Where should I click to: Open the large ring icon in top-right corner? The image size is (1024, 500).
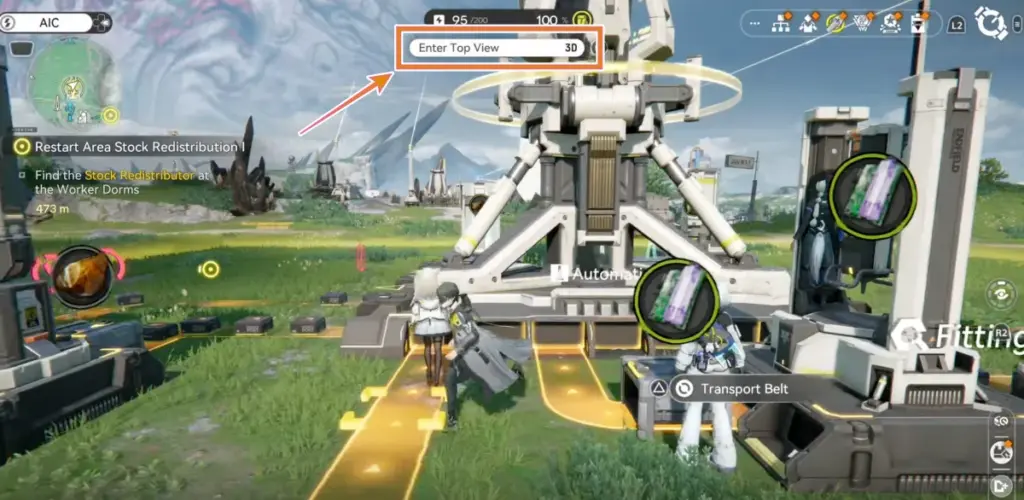pyautogui.click(x=990, y=22)
